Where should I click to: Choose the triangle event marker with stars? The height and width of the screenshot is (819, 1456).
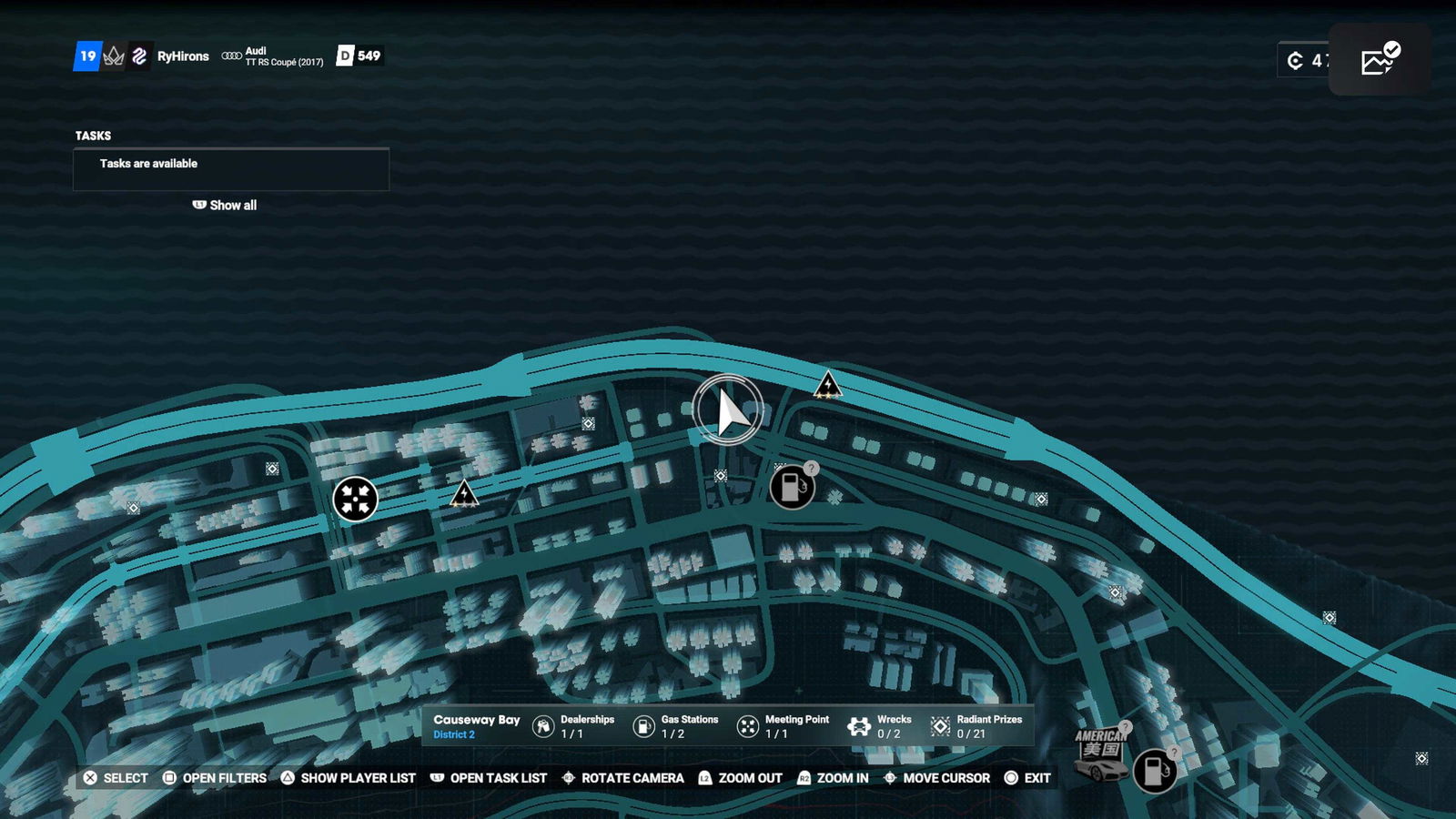click(x=827, y=386)
